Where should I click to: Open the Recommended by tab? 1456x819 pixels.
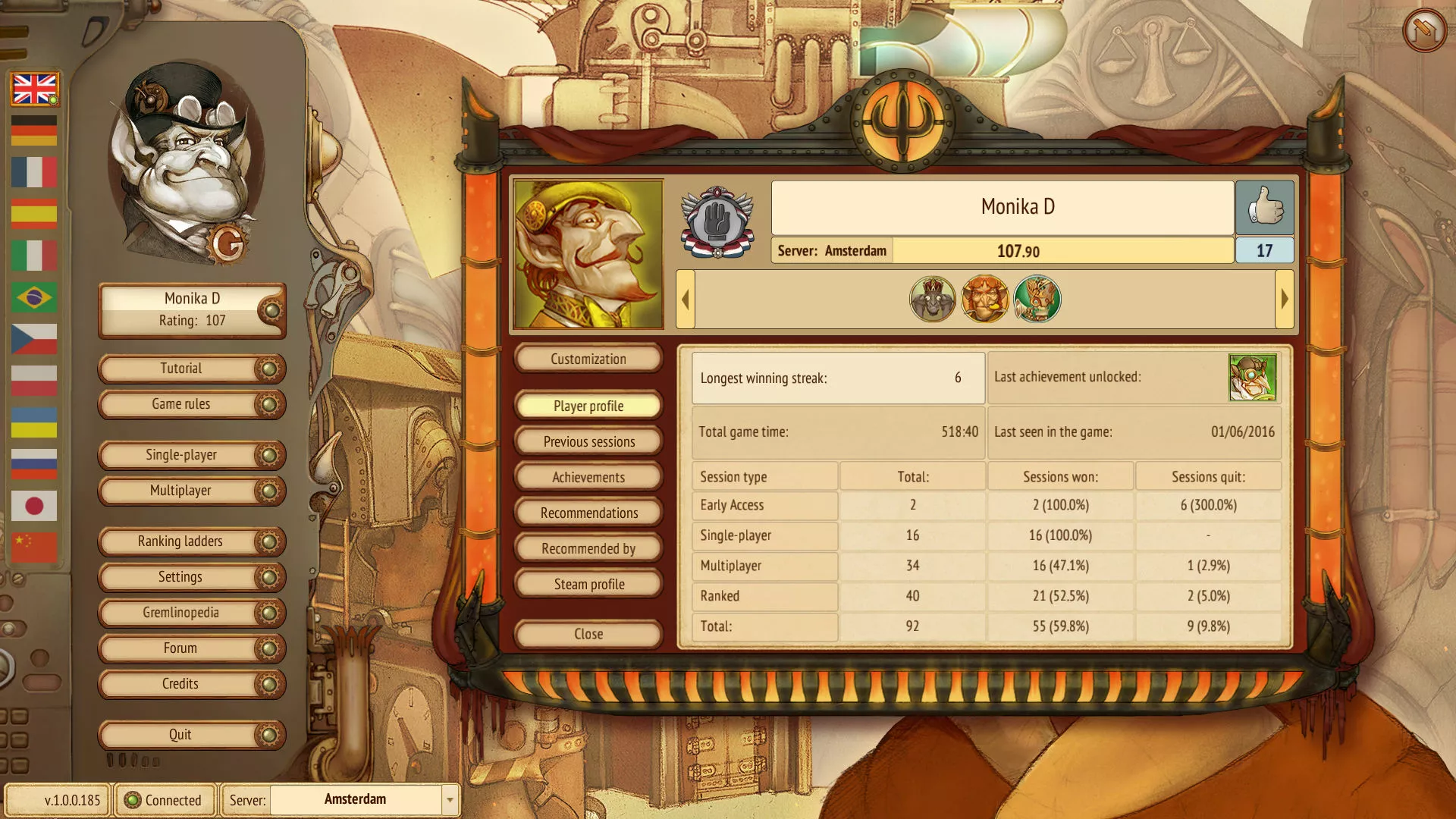pos(588,549)
